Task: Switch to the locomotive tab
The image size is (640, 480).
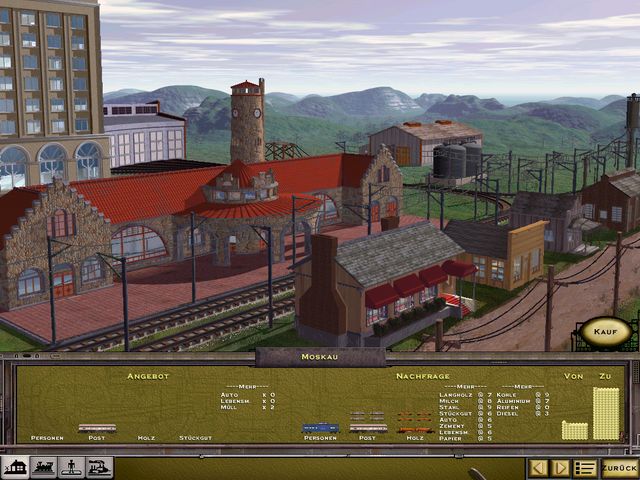Action: click(43, 467)
